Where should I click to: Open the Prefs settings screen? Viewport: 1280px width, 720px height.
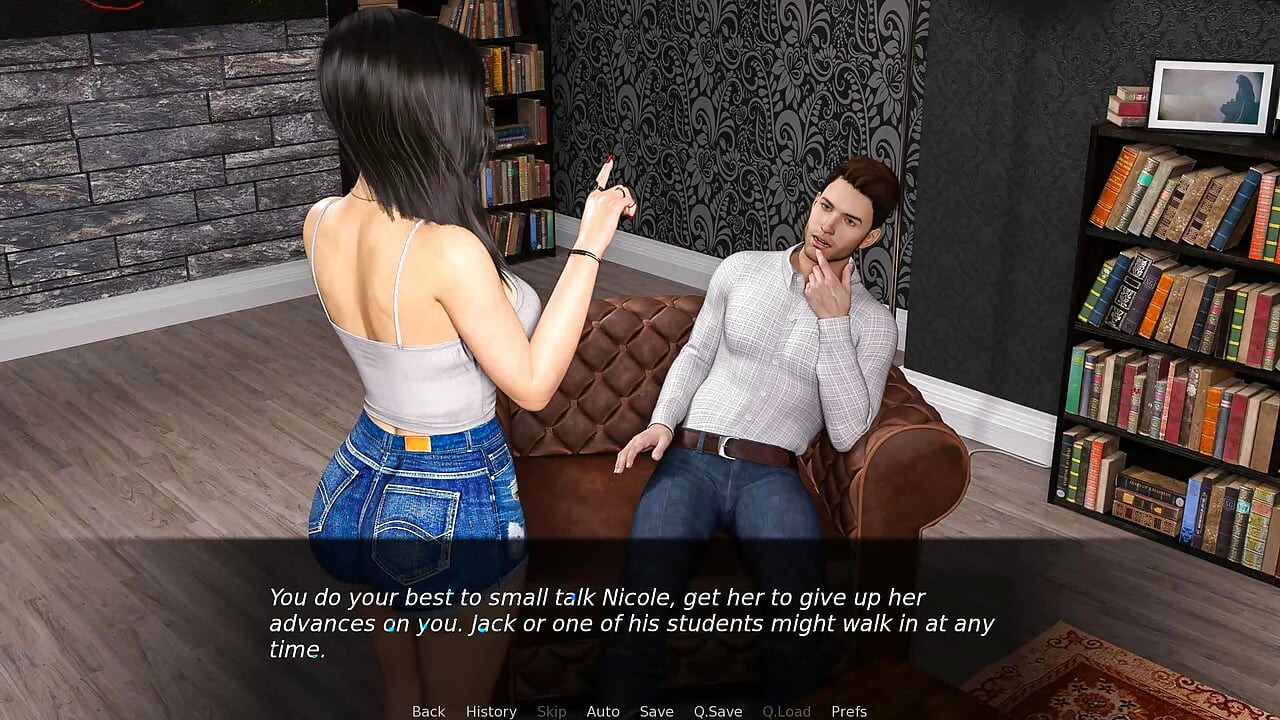click(x=849, y=711)
